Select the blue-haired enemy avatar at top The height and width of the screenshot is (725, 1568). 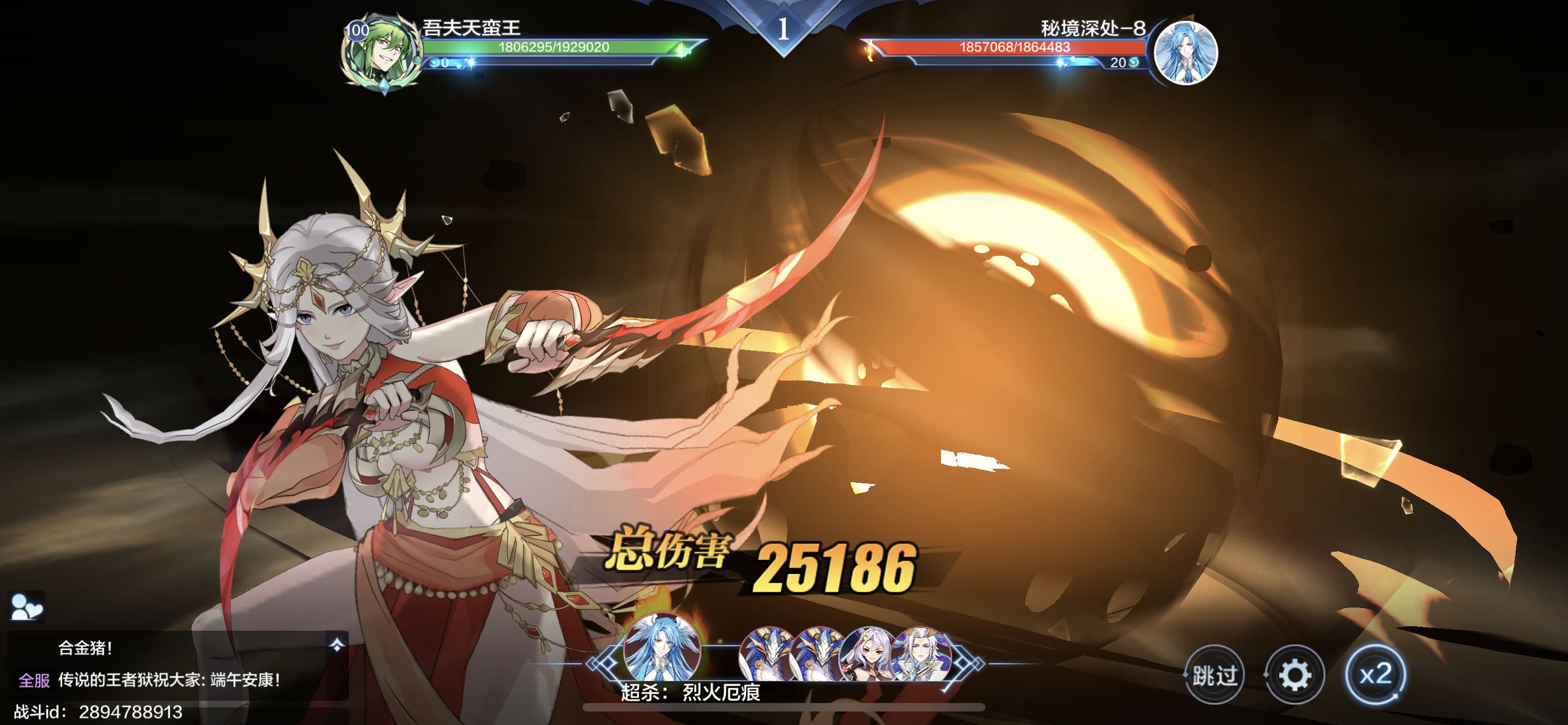(x=1185, y=53)
